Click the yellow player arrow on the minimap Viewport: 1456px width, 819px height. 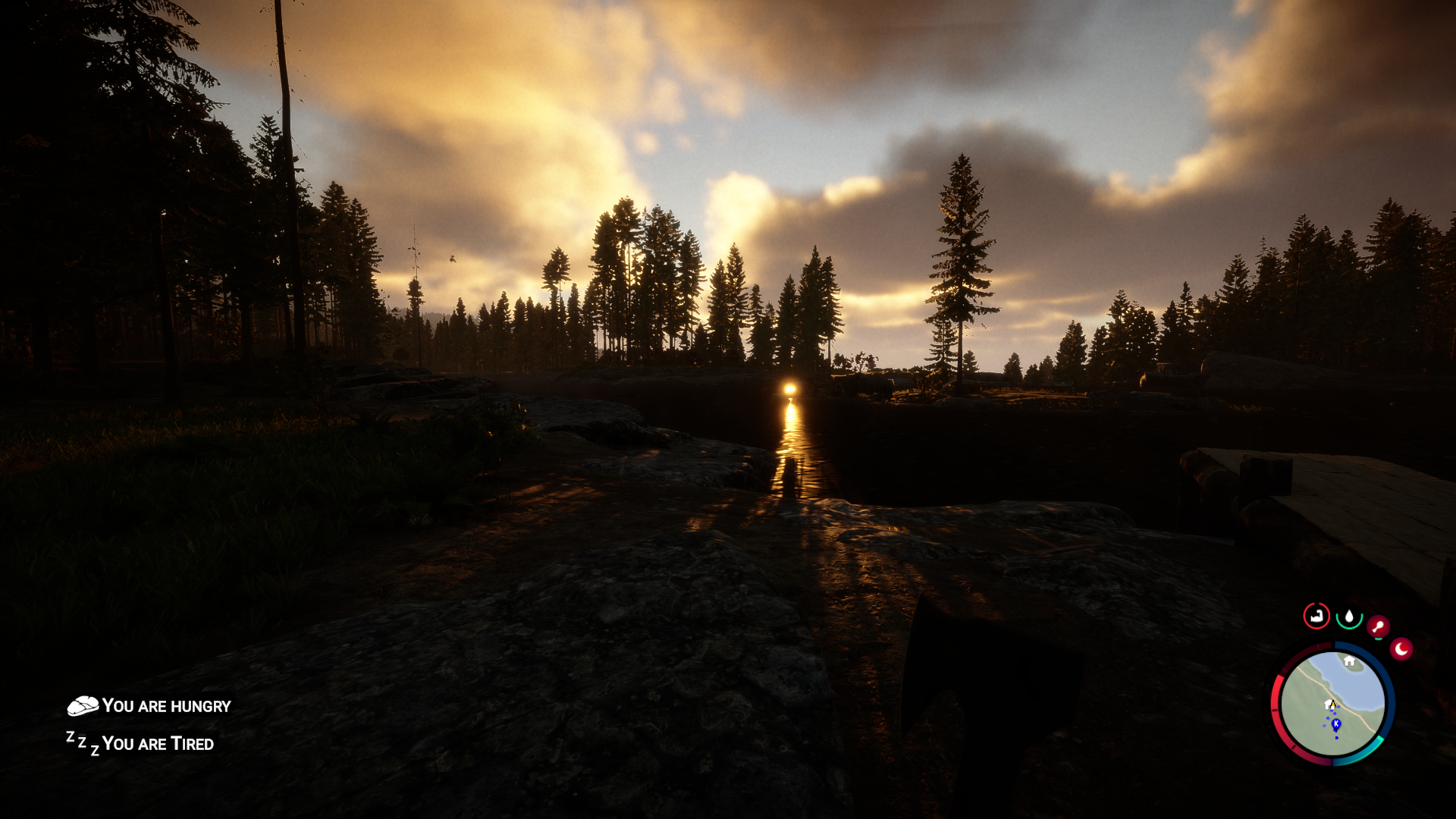click(1333, 705)
